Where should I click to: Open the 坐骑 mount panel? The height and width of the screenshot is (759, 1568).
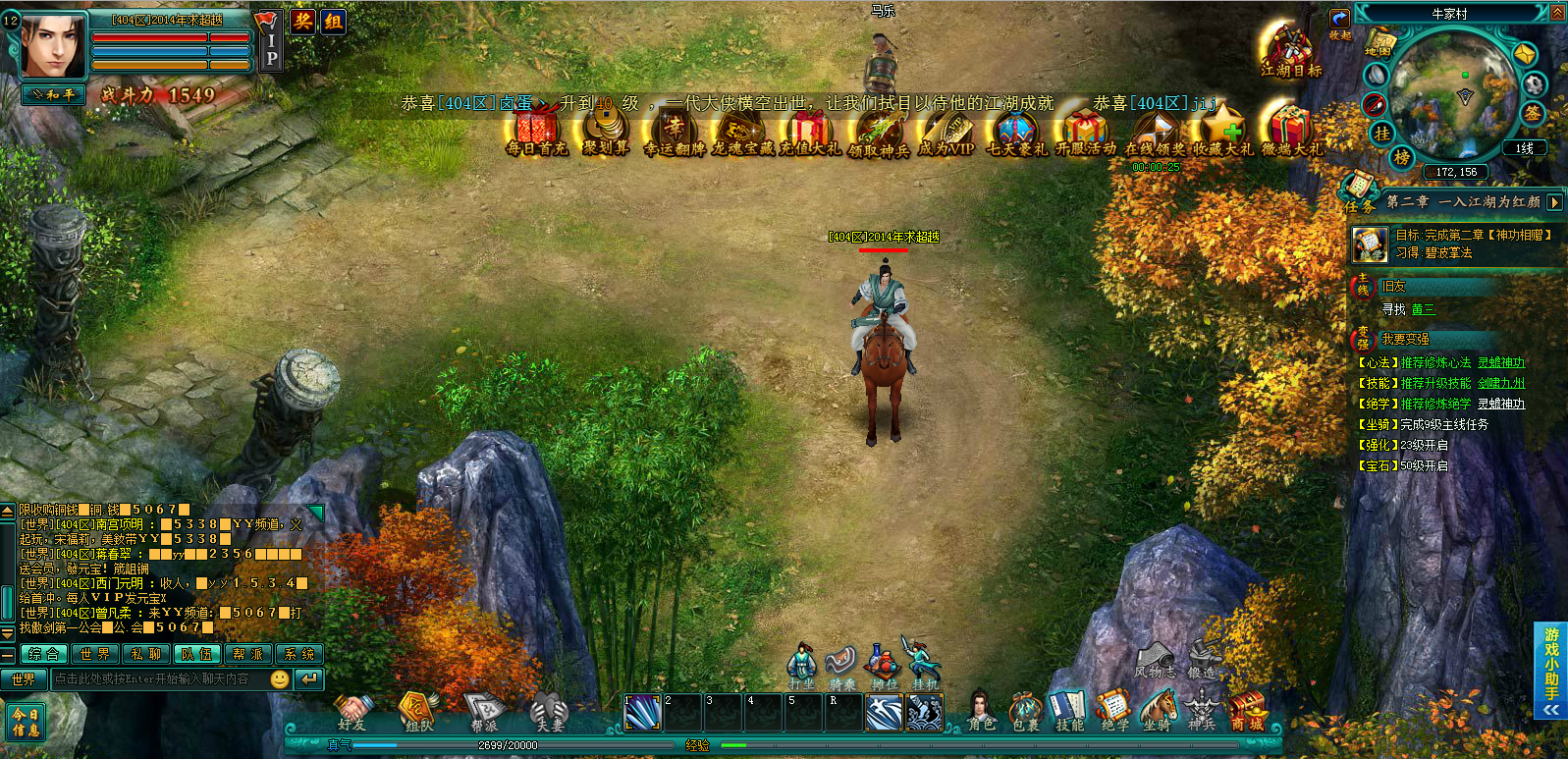[x=1159, y=709]
